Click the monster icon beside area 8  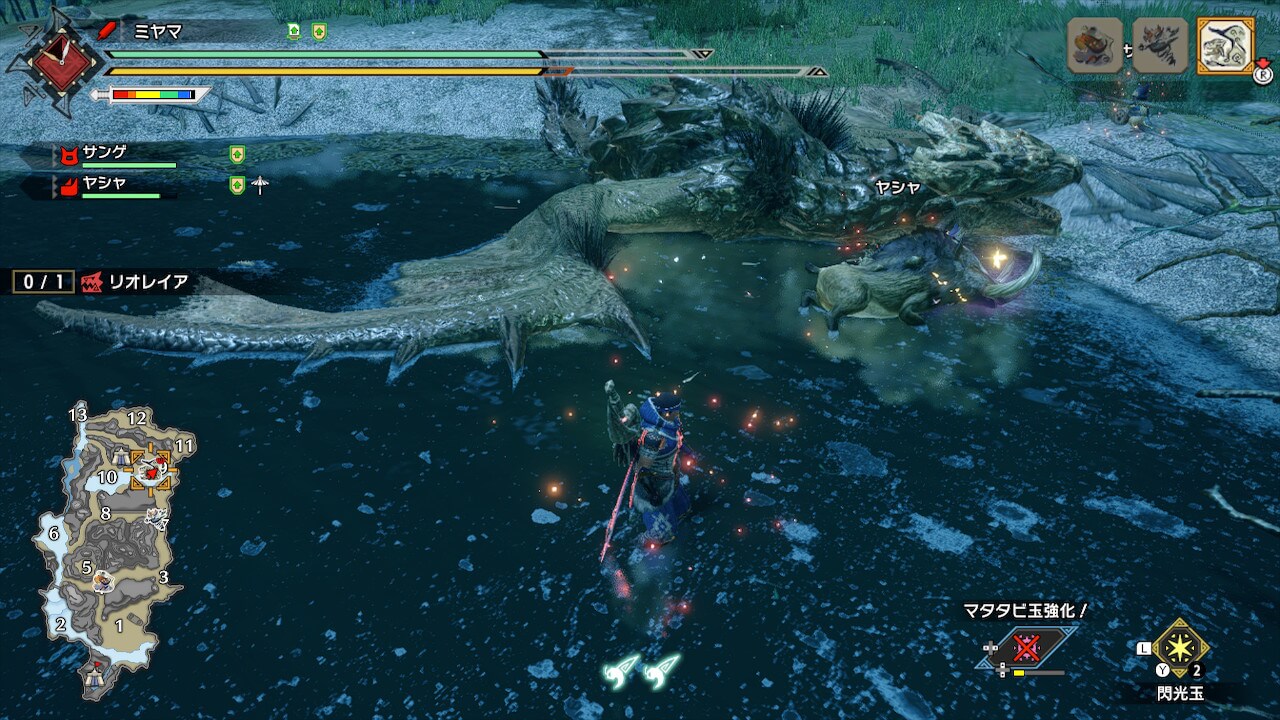click(x=155, y=518)
